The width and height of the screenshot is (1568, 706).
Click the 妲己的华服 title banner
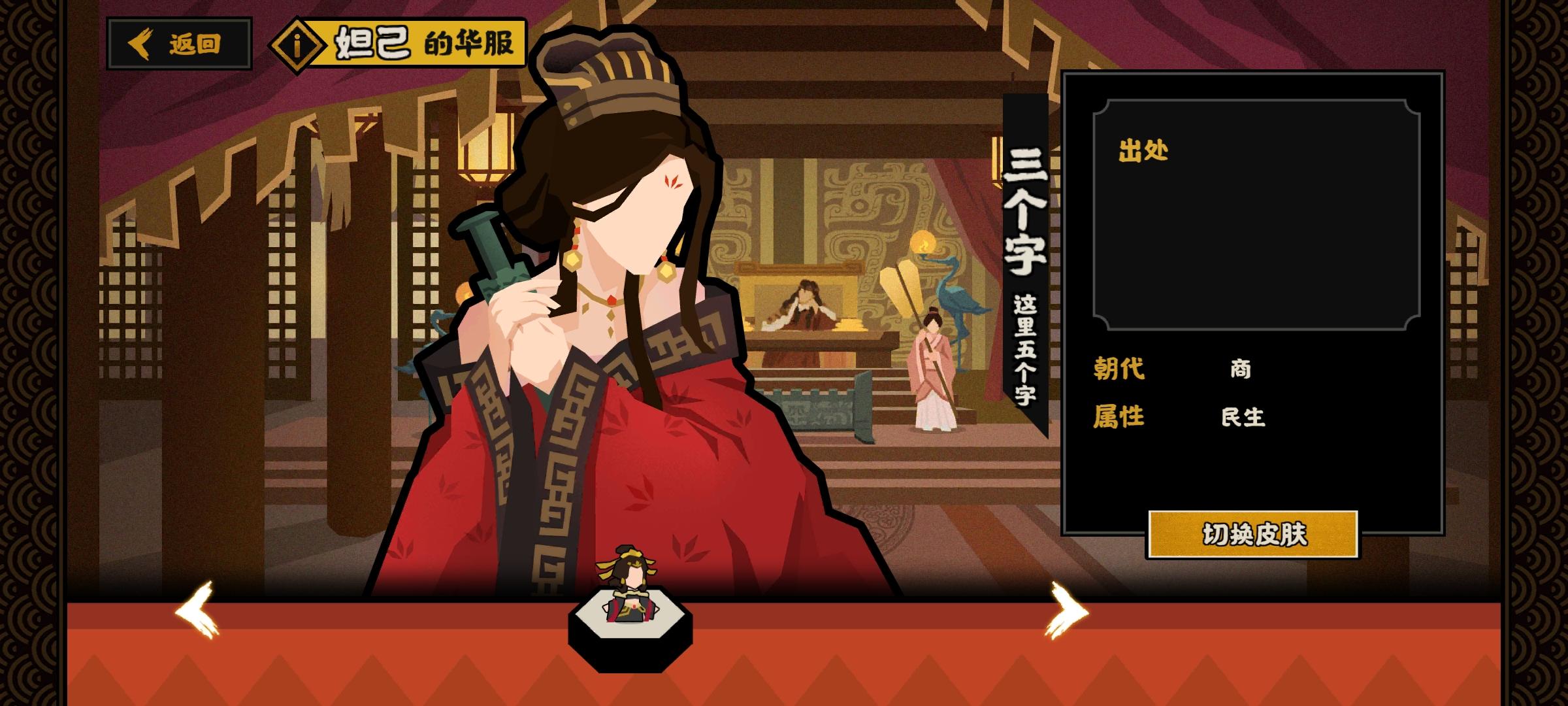[418, 44]
